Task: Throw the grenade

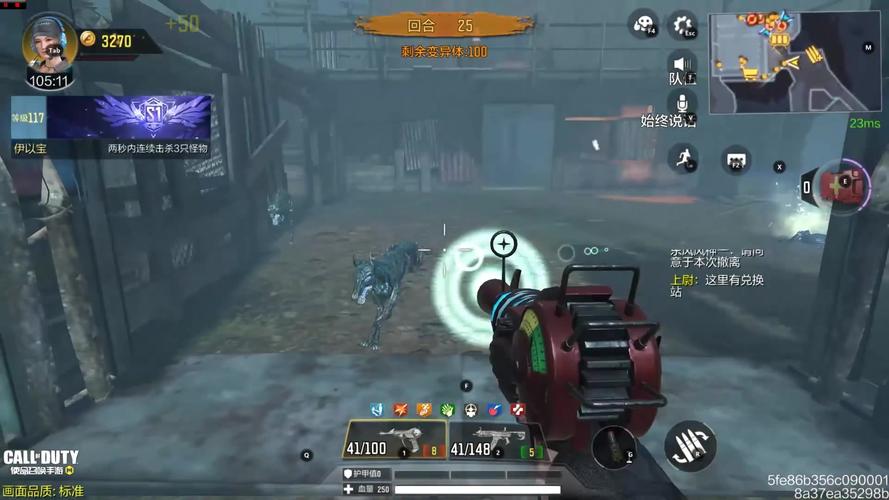Action: [x=613, y=447]
